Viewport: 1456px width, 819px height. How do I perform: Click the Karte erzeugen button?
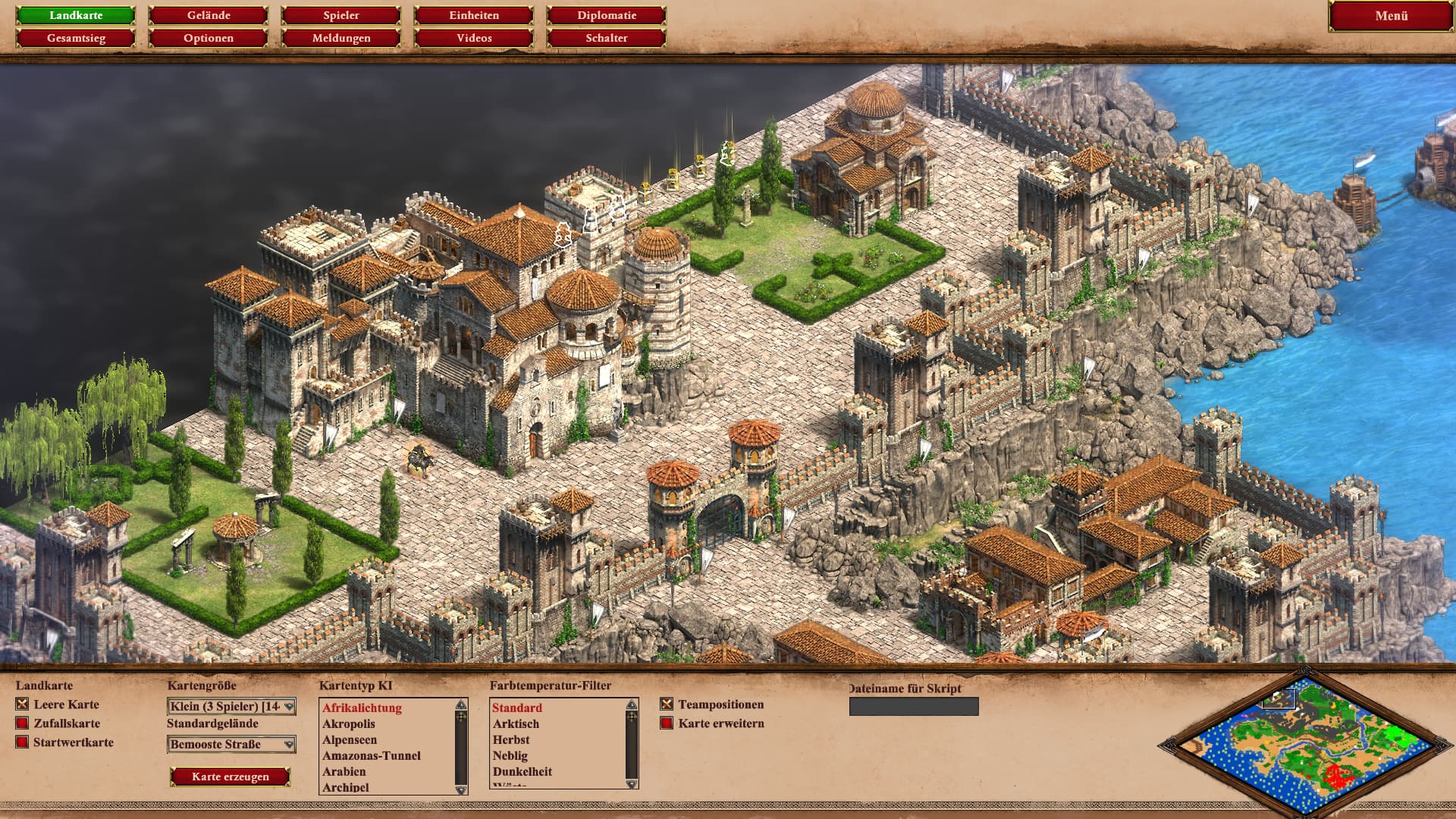click(x=231, y=777)
